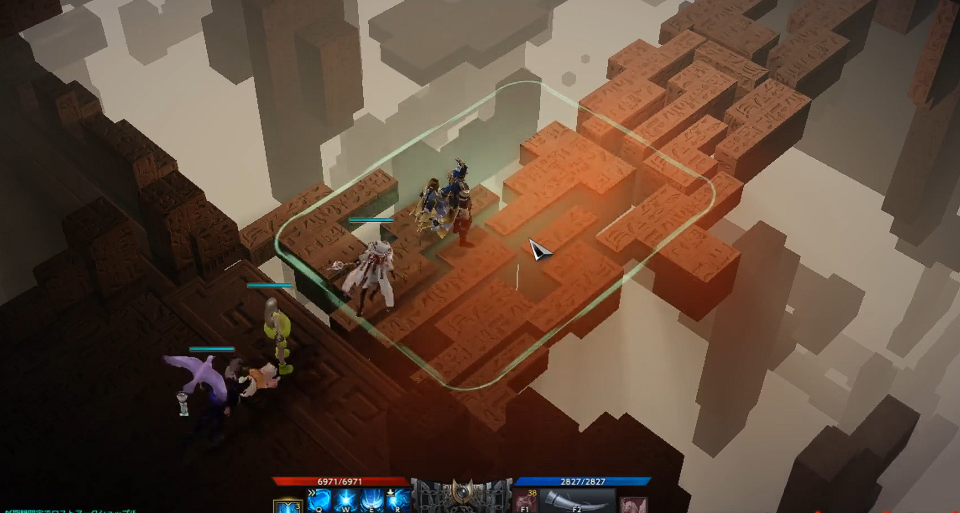
Task: Open the gold-framed book icon
Action: pyautogui.click(x=288, y=503)
